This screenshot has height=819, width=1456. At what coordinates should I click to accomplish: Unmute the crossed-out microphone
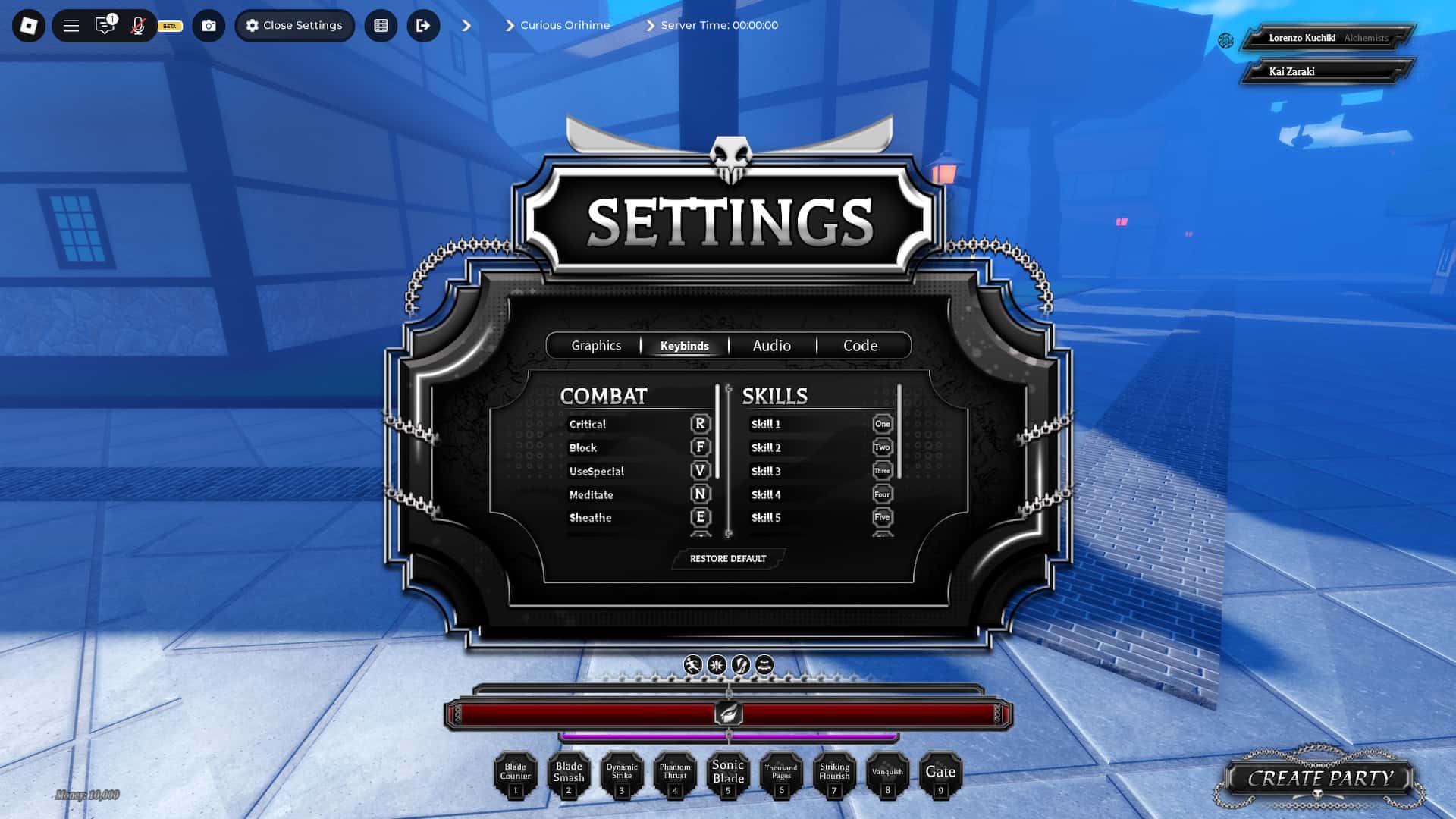[138, 25]
